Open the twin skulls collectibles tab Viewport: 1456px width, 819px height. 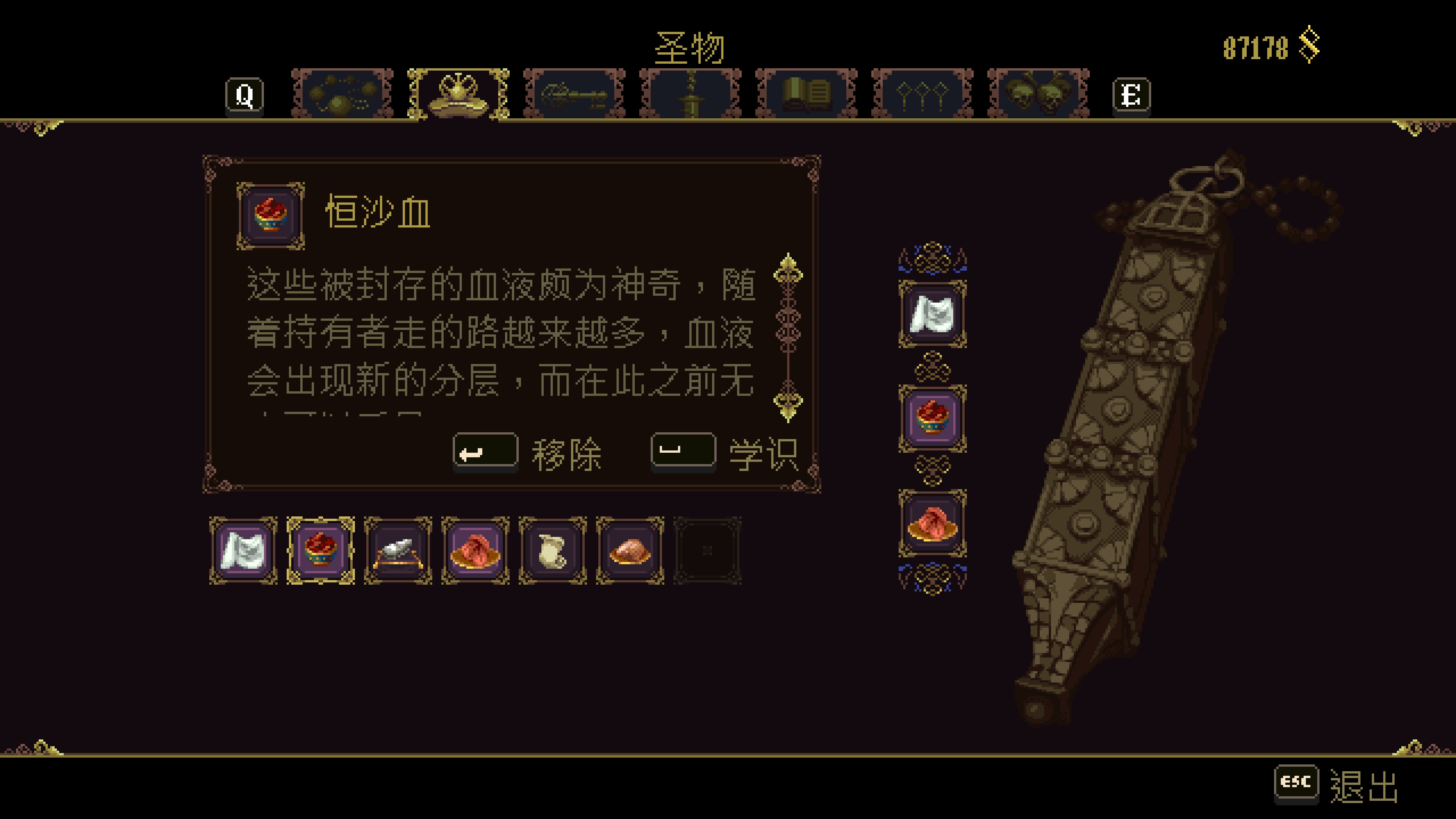point(1038,94)
